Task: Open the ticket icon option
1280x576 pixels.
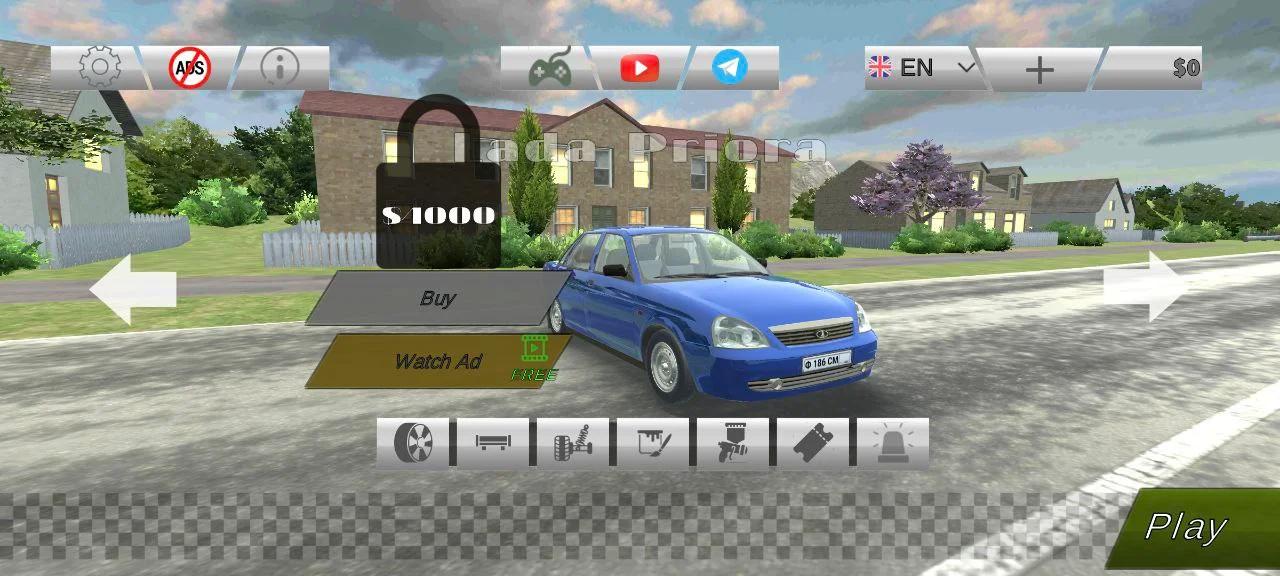Action: 813,443
